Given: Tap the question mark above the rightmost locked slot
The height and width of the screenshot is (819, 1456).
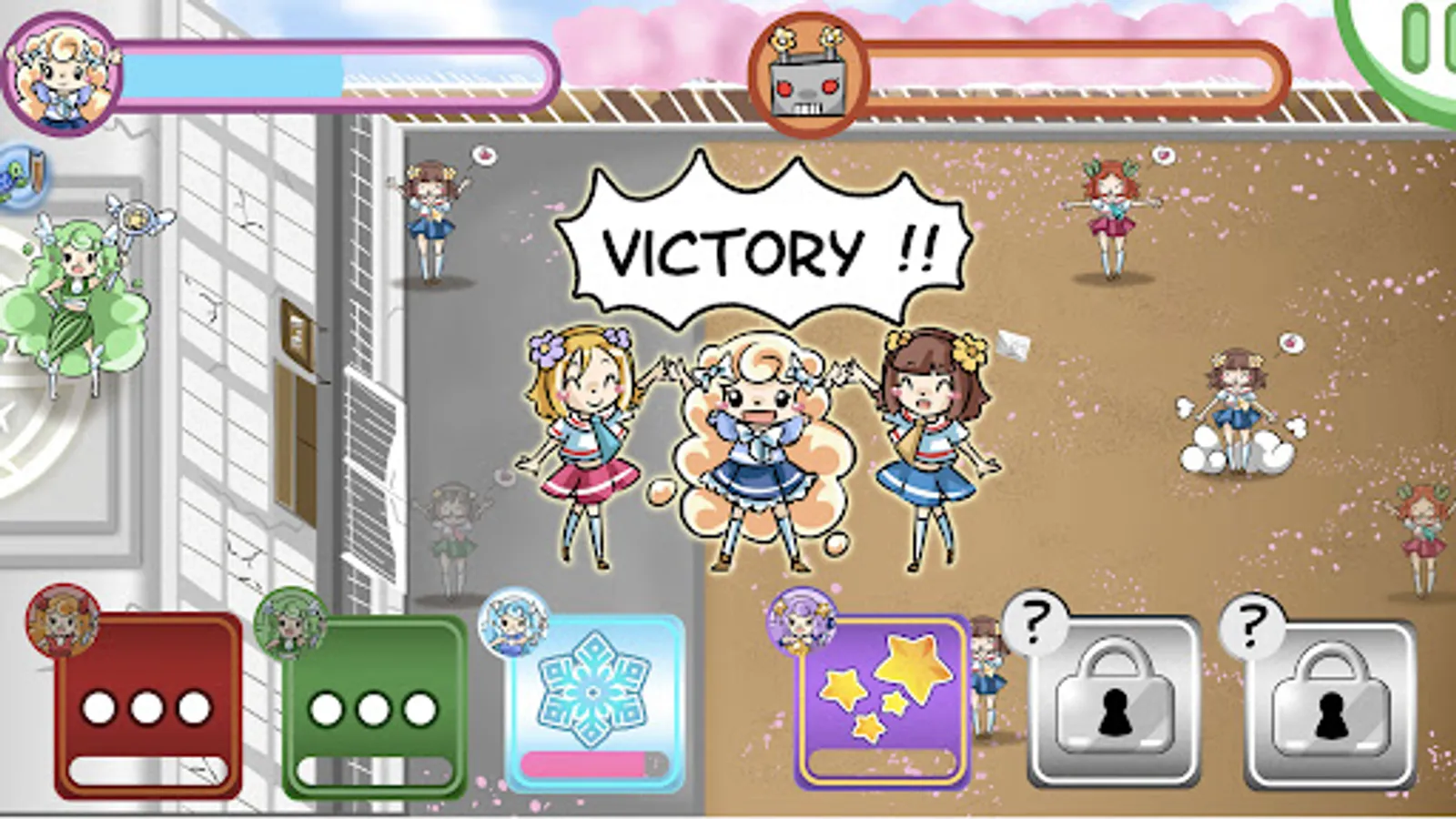Looking at the screenshot, I should click(x=1254, y=626).
